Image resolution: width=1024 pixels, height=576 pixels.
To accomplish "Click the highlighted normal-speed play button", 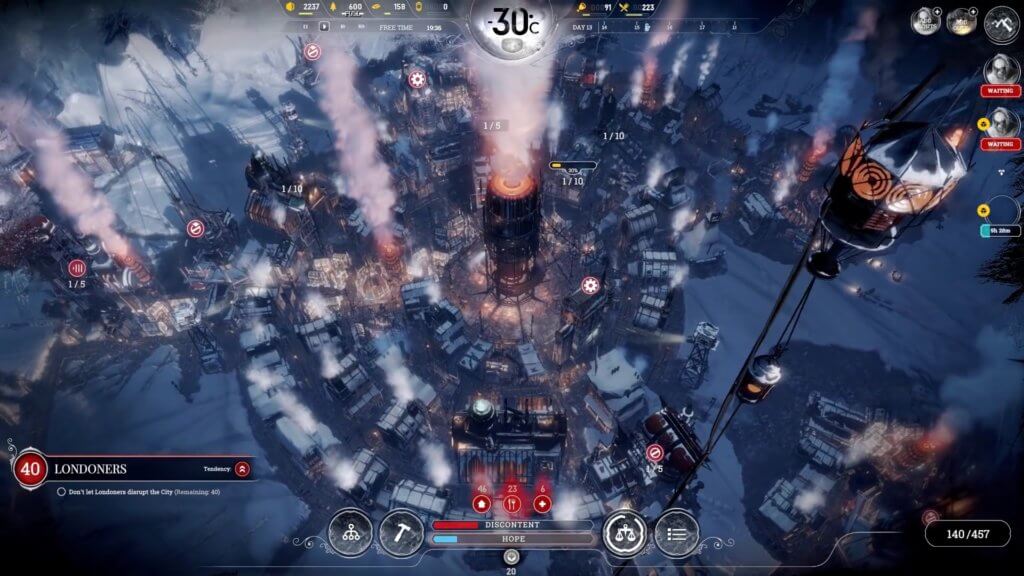I will [324, 28].
